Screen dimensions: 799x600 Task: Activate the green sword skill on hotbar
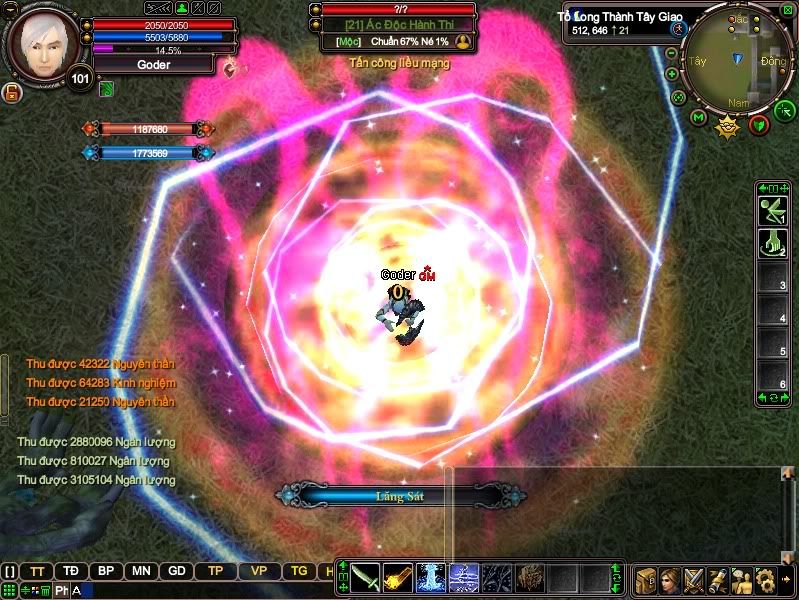click(365, 577)
